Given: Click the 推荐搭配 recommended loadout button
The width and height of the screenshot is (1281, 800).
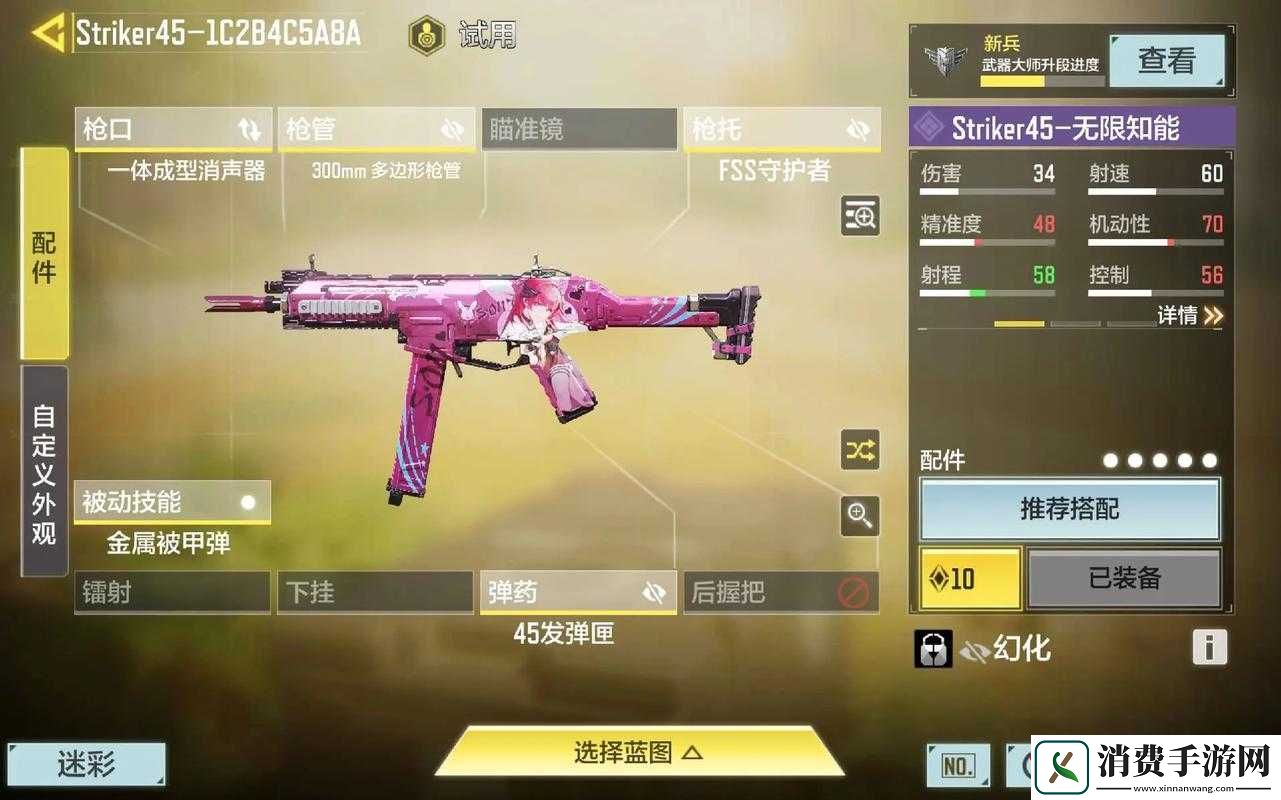Looking at the screenshot, I should click(x=1069, y=509).
